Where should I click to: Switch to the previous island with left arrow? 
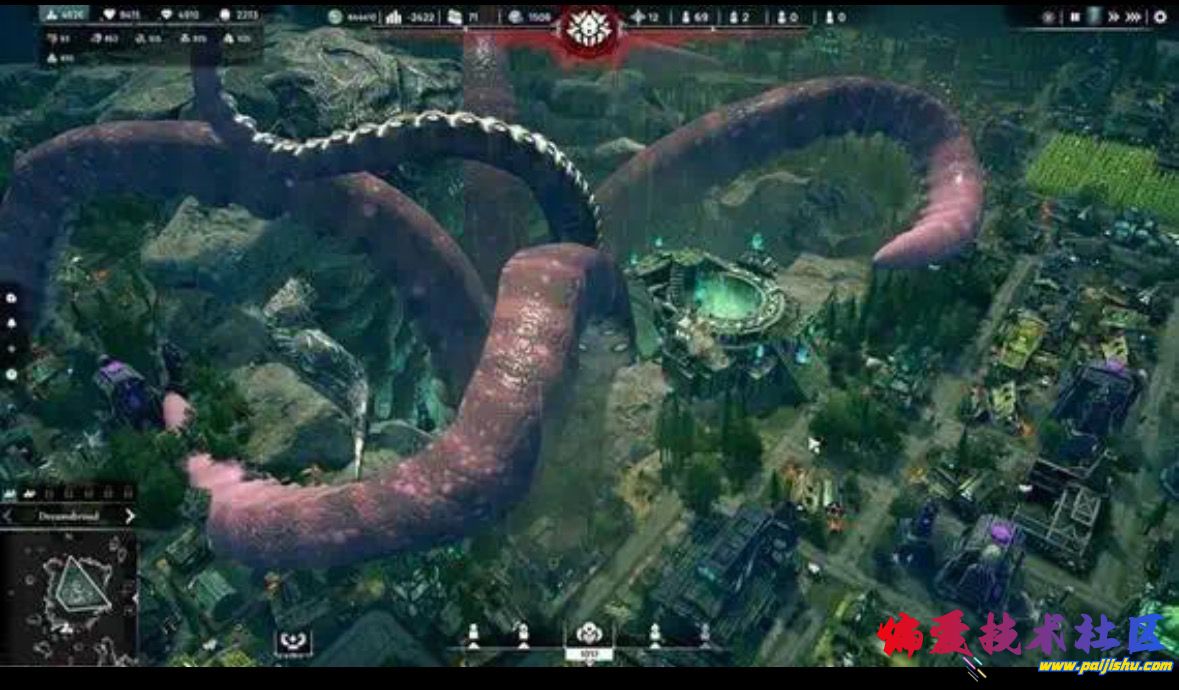tap(8, 516)
